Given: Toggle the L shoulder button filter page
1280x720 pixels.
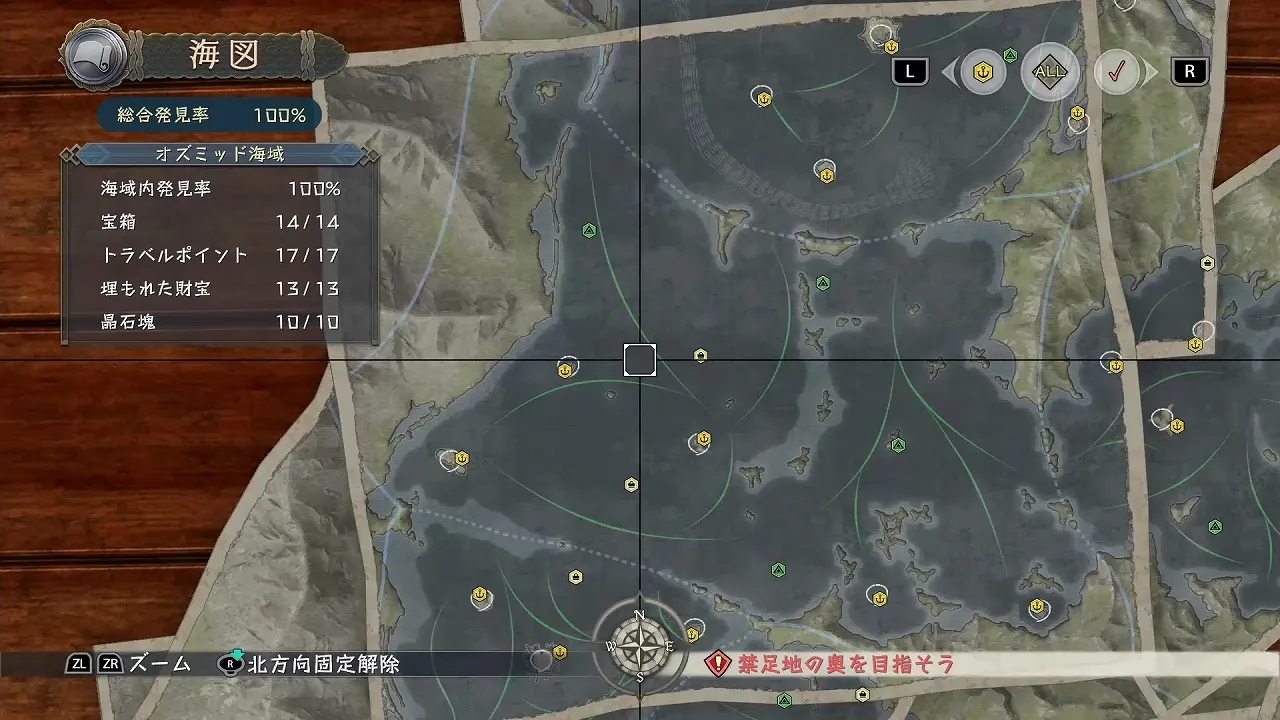Looking at the screenshot, I should coord(909,71).
